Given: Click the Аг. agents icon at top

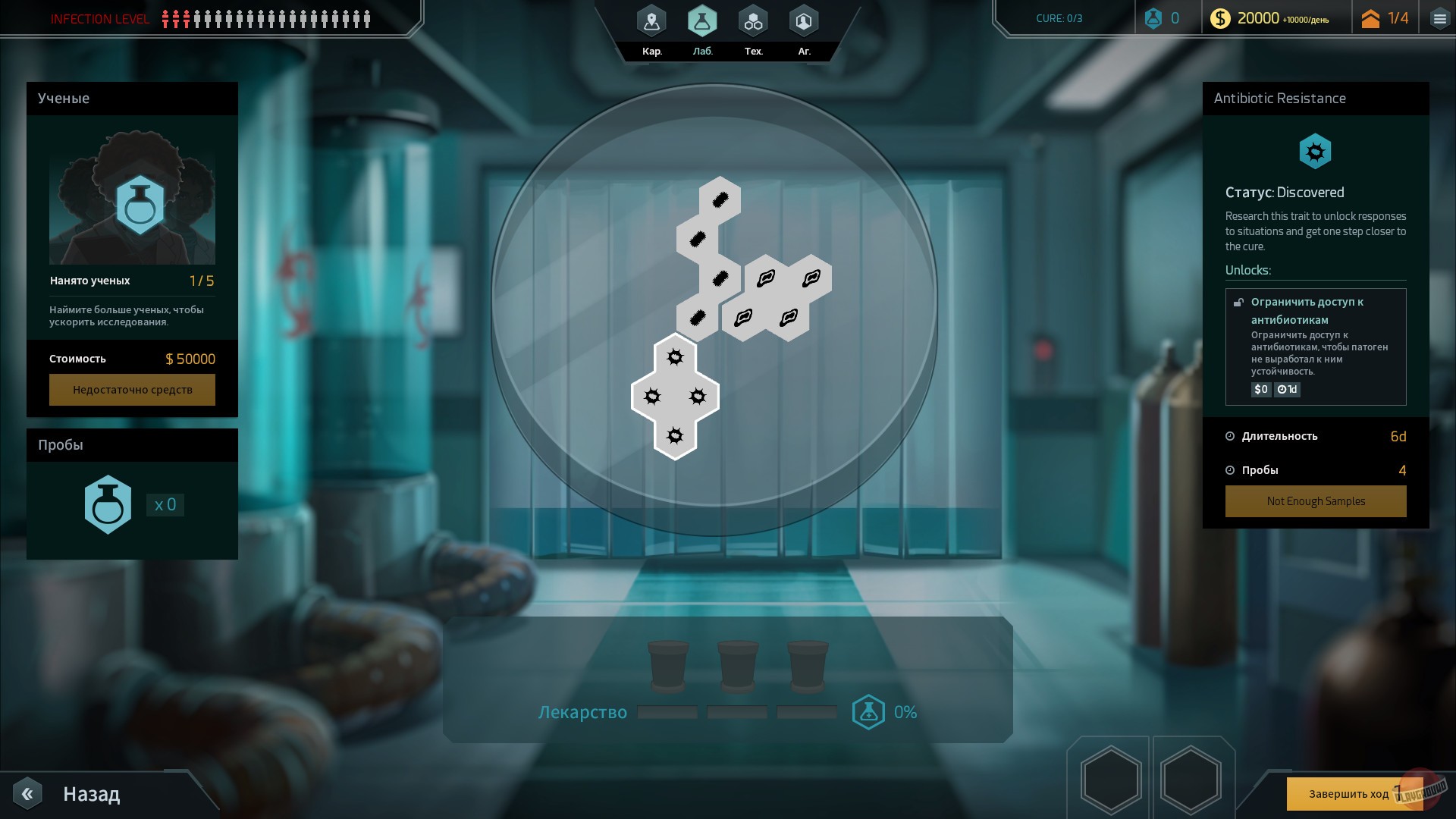Looking at the screenshot, I should click(x=804, y=22).
